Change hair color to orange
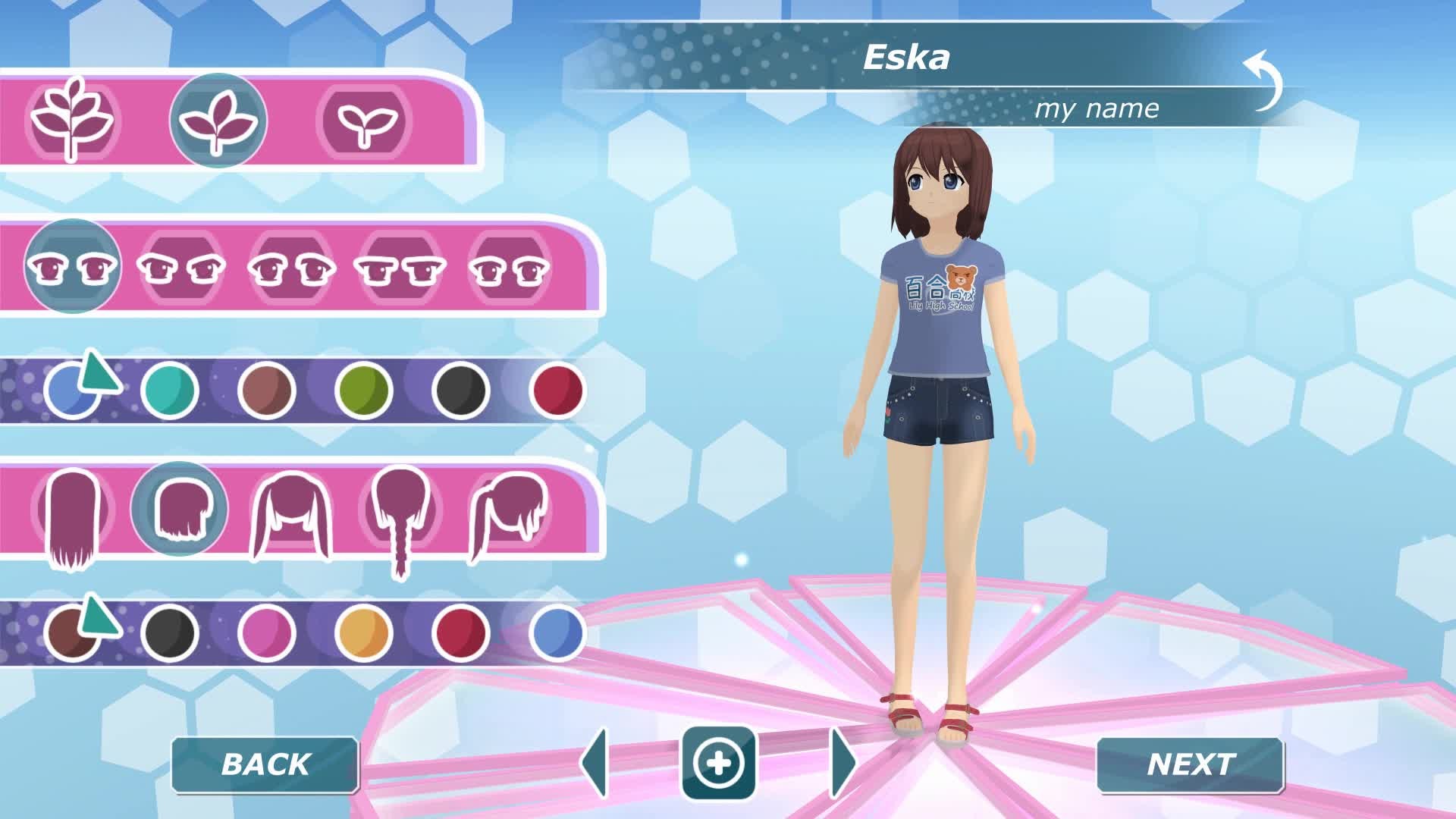 (363, 632)
